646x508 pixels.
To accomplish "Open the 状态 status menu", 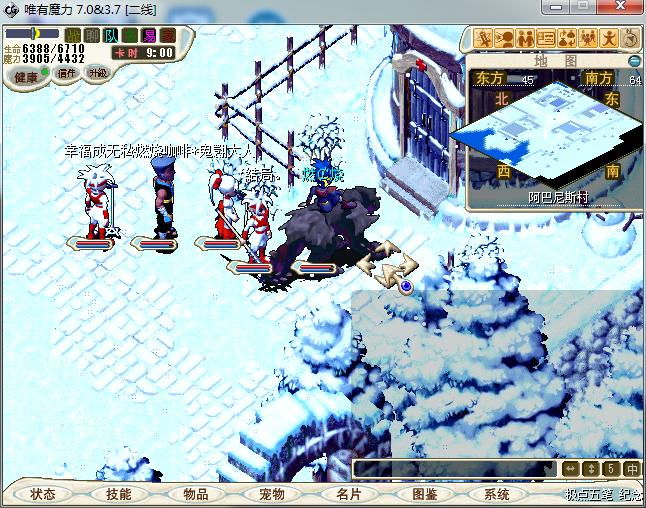I will tap(43, 494).
